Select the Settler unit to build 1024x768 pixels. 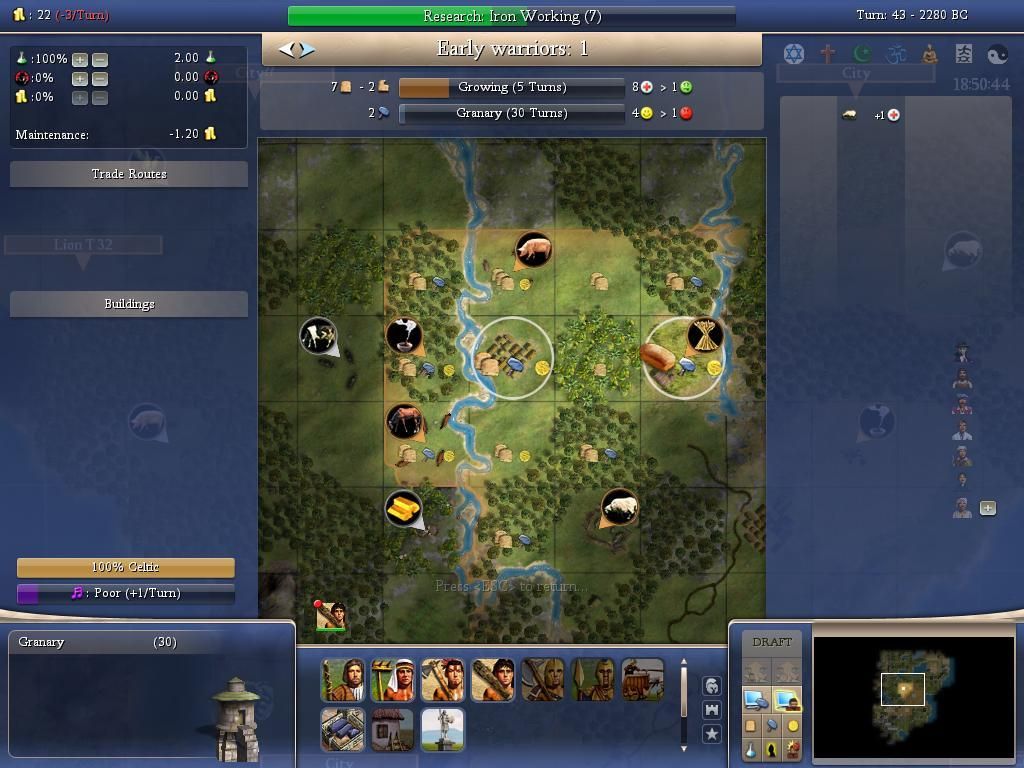pos(342,680)
